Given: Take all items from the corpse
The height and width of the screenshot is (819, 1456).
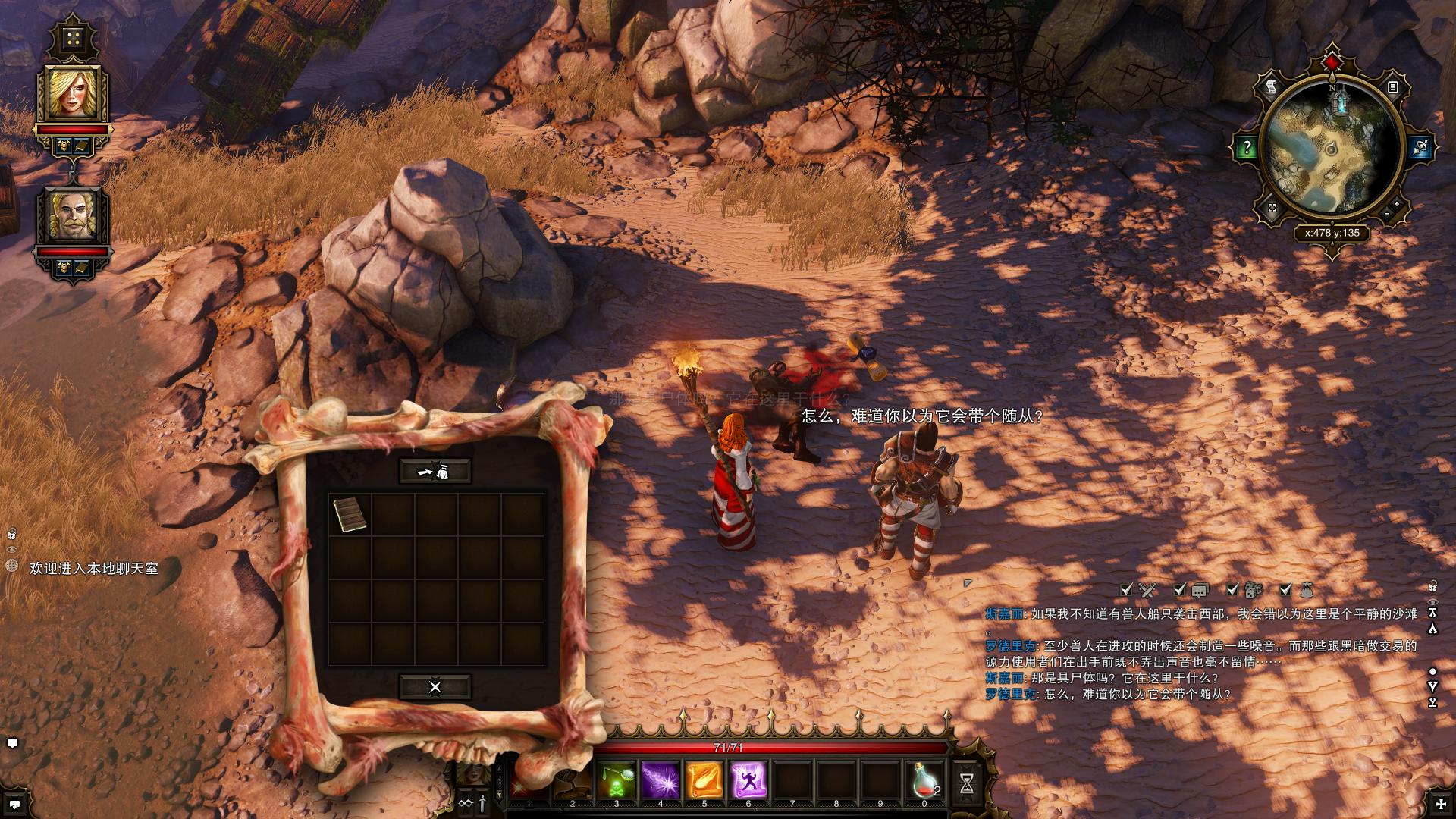Looking at the screenshot, I should (x=435, y=472).
